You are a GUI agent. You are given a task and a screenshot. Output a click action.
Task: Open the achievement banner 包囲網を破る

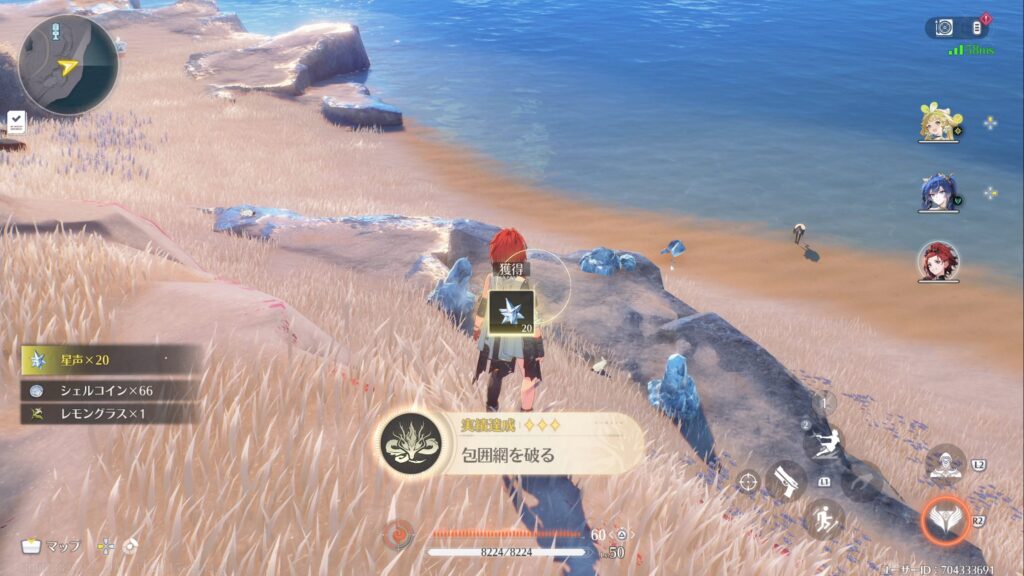tap(510, 445)
